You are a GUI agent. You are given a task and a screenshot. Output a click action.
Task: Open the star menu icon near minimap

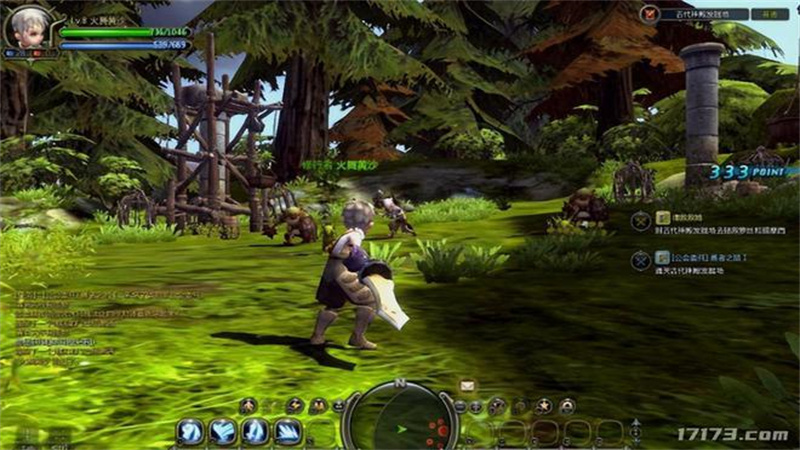click(x=541, y=406)
